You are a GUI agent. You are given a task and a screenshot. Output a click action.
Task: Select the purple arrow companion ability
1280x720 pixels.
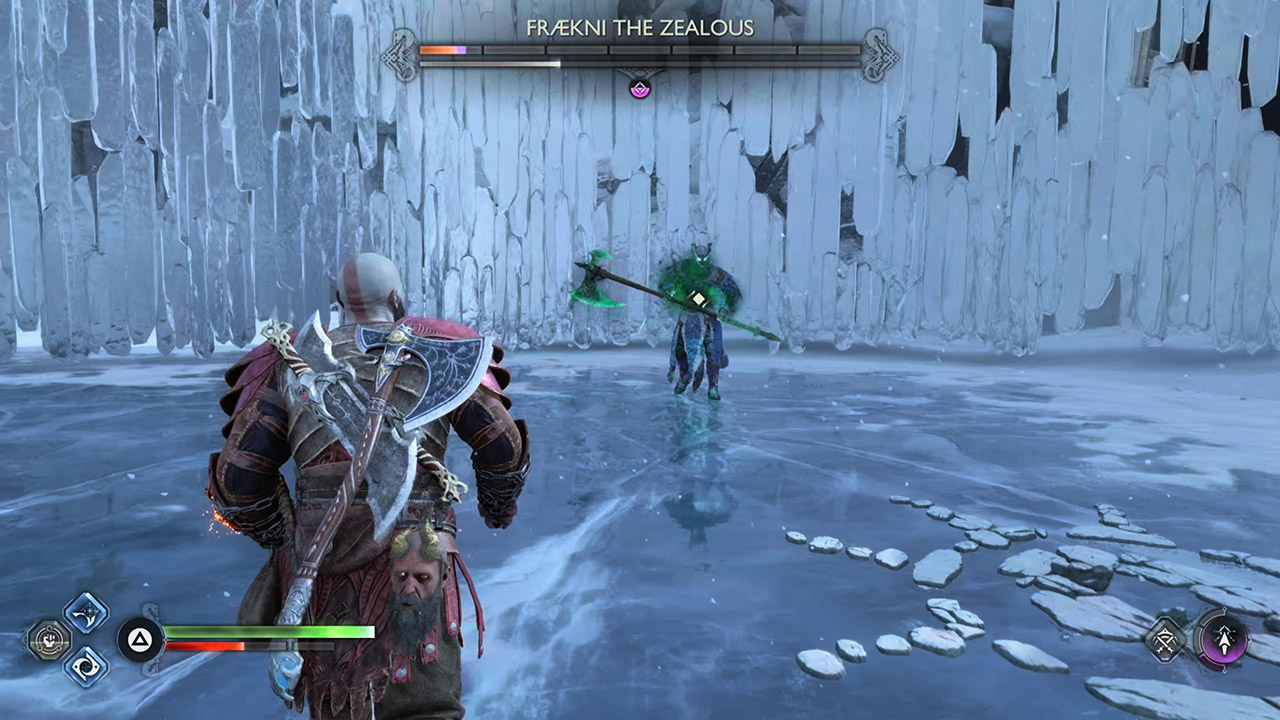[1222, 638]
